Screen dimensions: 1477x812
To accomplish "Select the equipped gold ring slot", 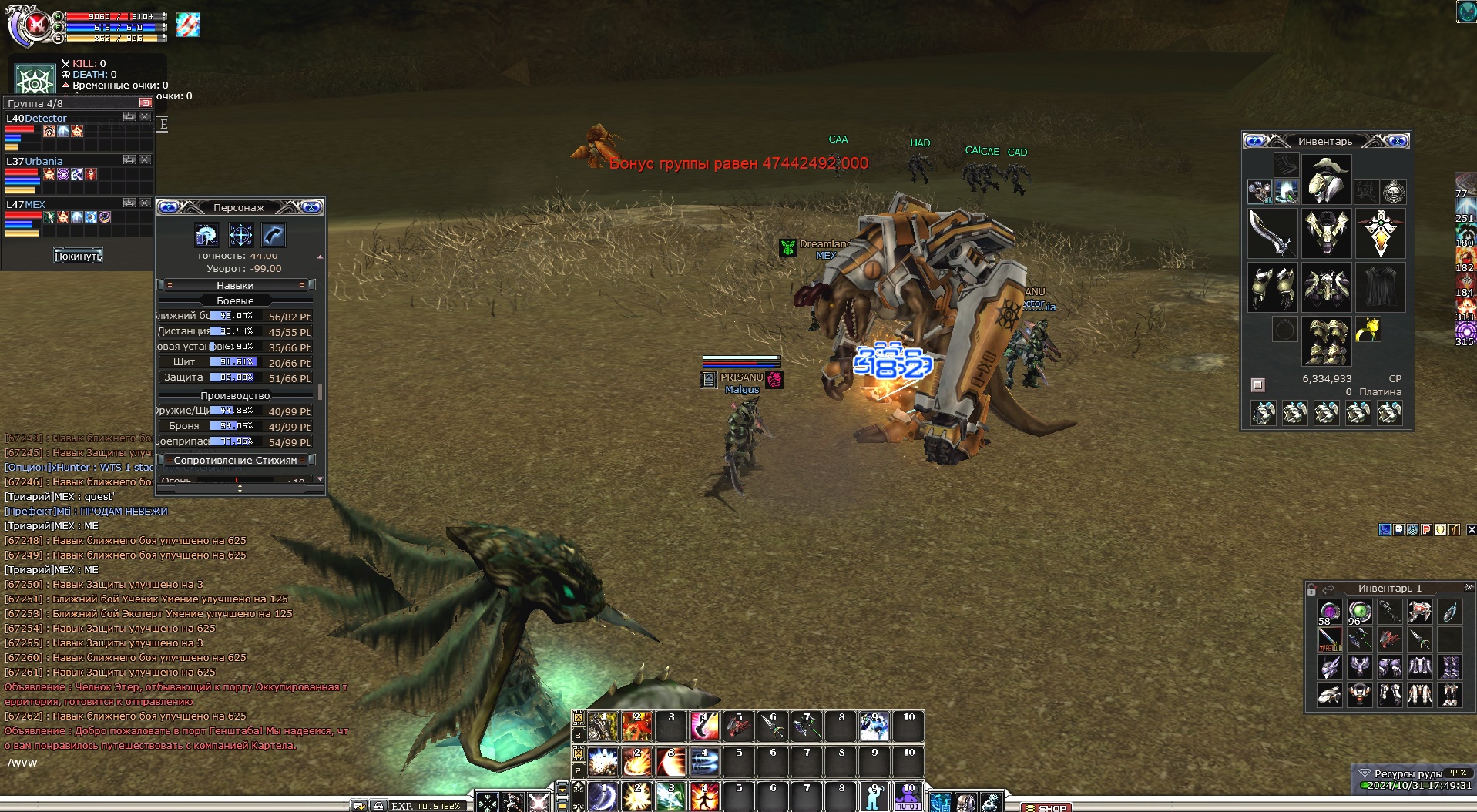I will pyautogui.click(x=1368, y=330).
